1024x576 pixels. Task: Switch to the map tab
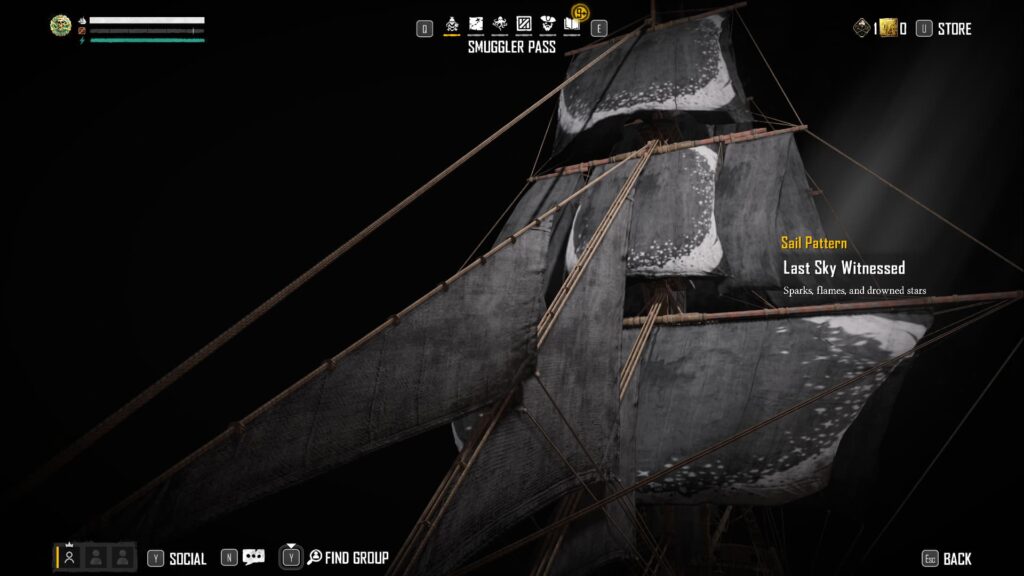[x=476, y=24]
